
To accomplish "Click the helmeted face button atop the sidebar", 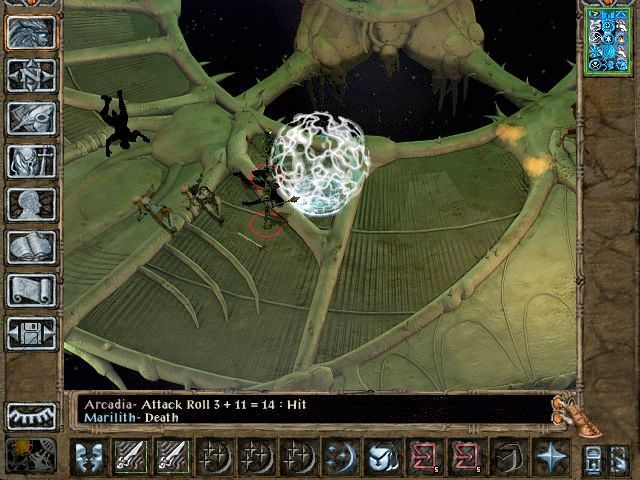I will [x=31, y=33].
